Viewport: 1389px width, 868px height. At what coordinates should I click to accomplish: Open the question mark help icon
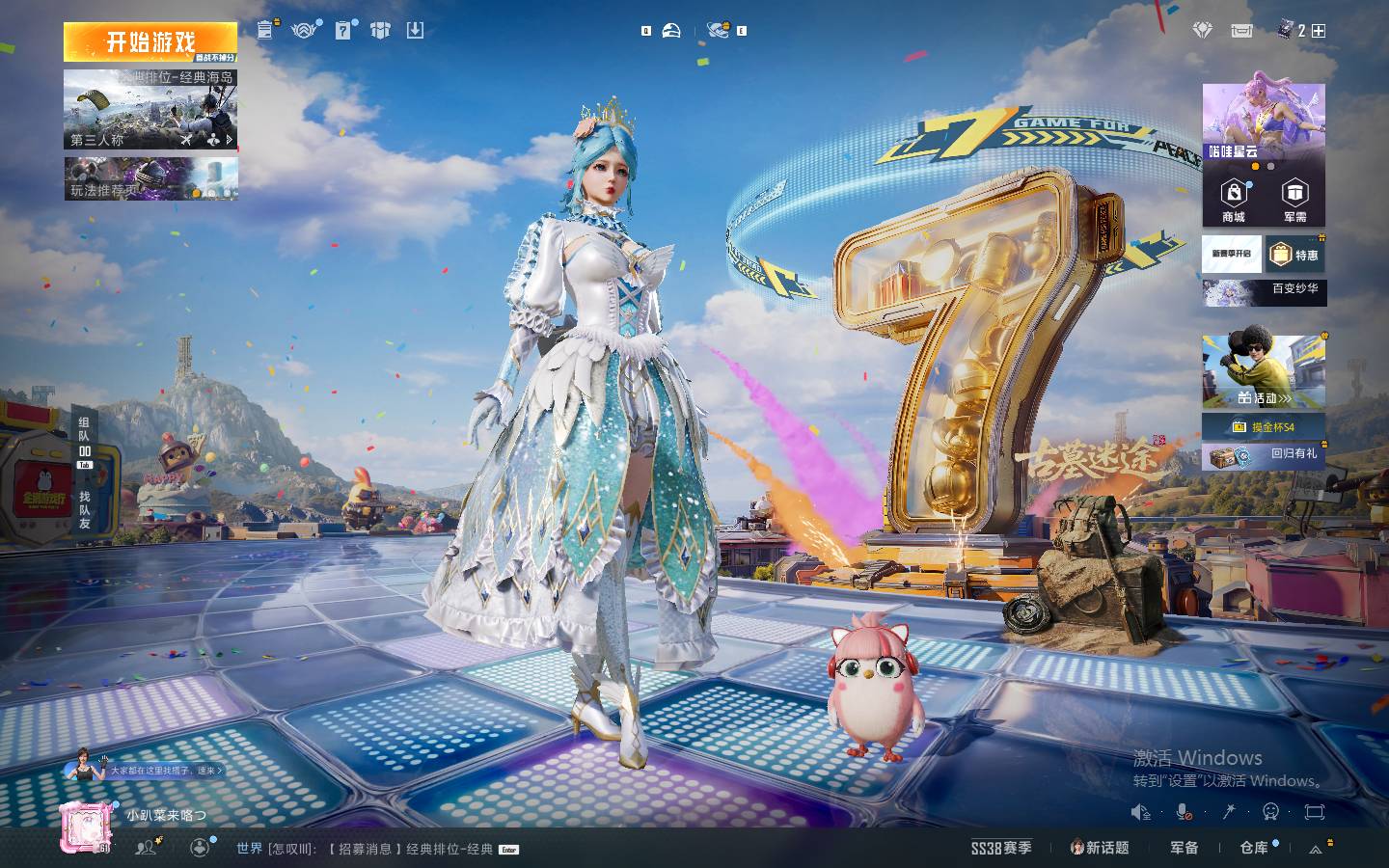[343, 30]
